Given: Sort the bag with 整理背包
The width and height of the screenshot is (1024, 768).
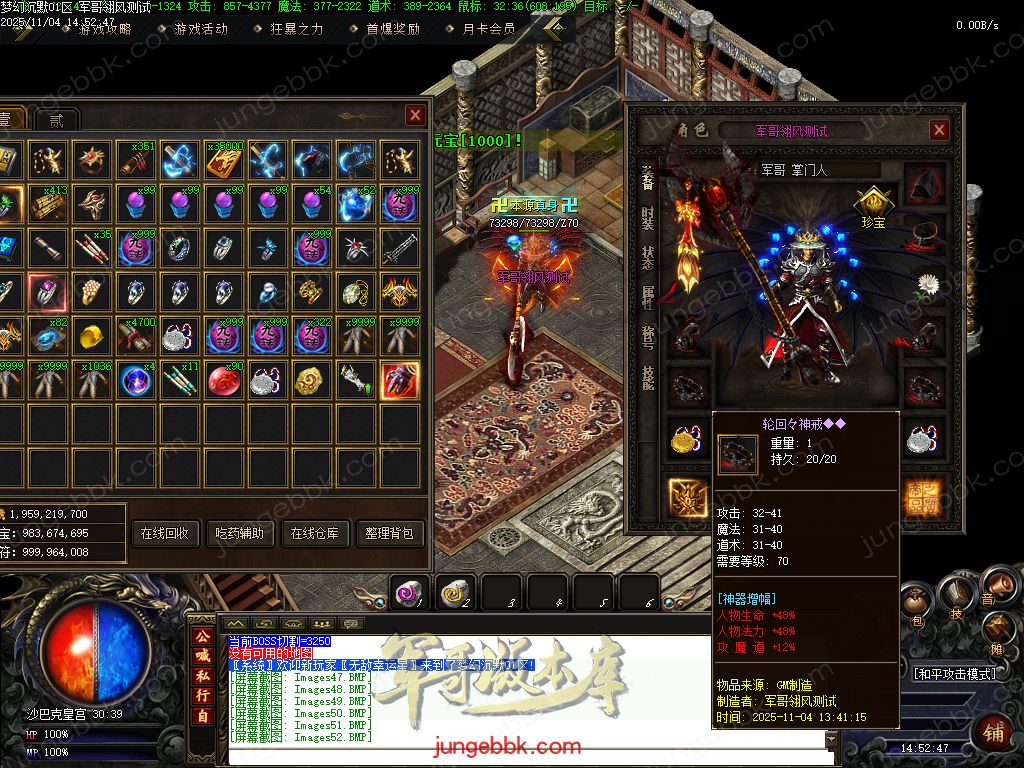Looking at the screenshot, I should 390,534.
